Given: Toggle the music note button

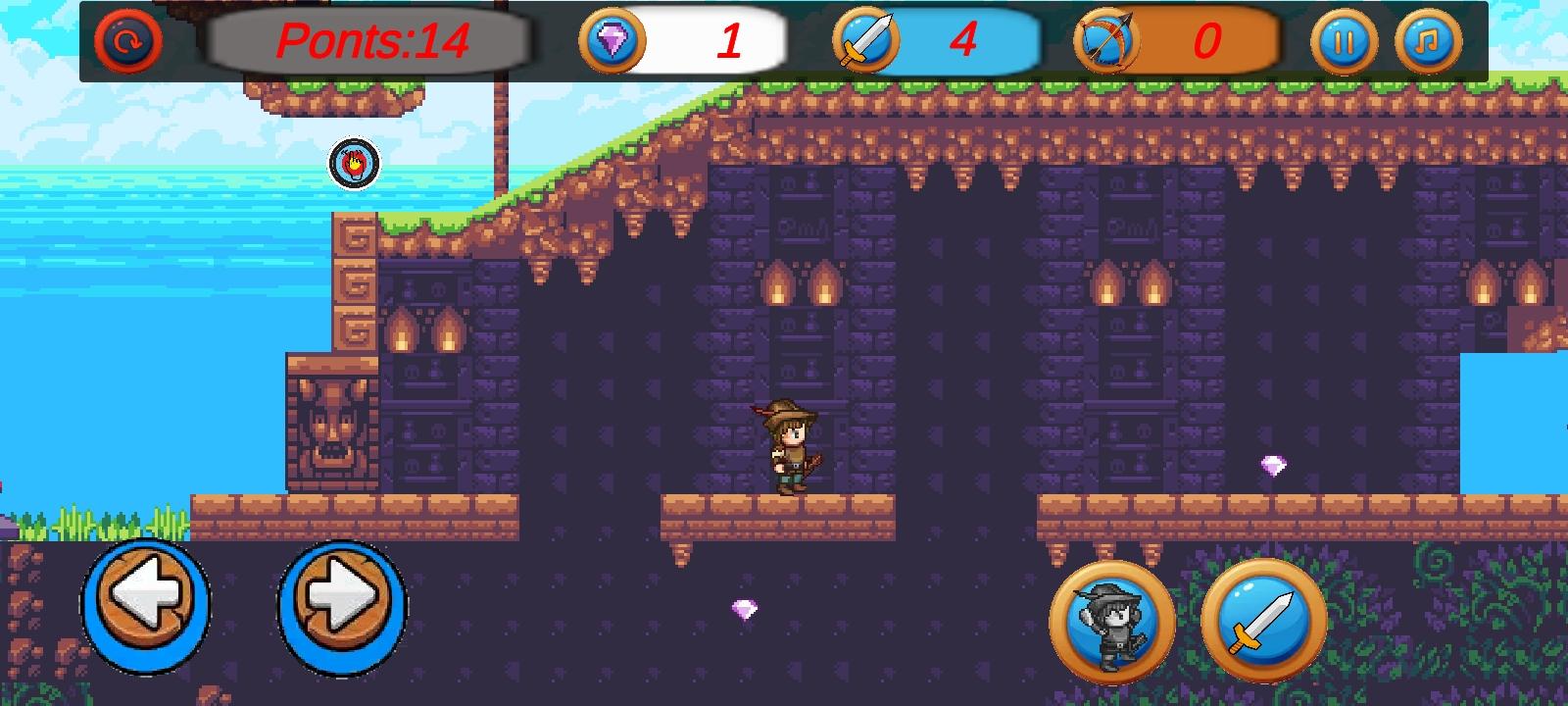Looking at the screenshot, I should click(x=1427, y=41).
